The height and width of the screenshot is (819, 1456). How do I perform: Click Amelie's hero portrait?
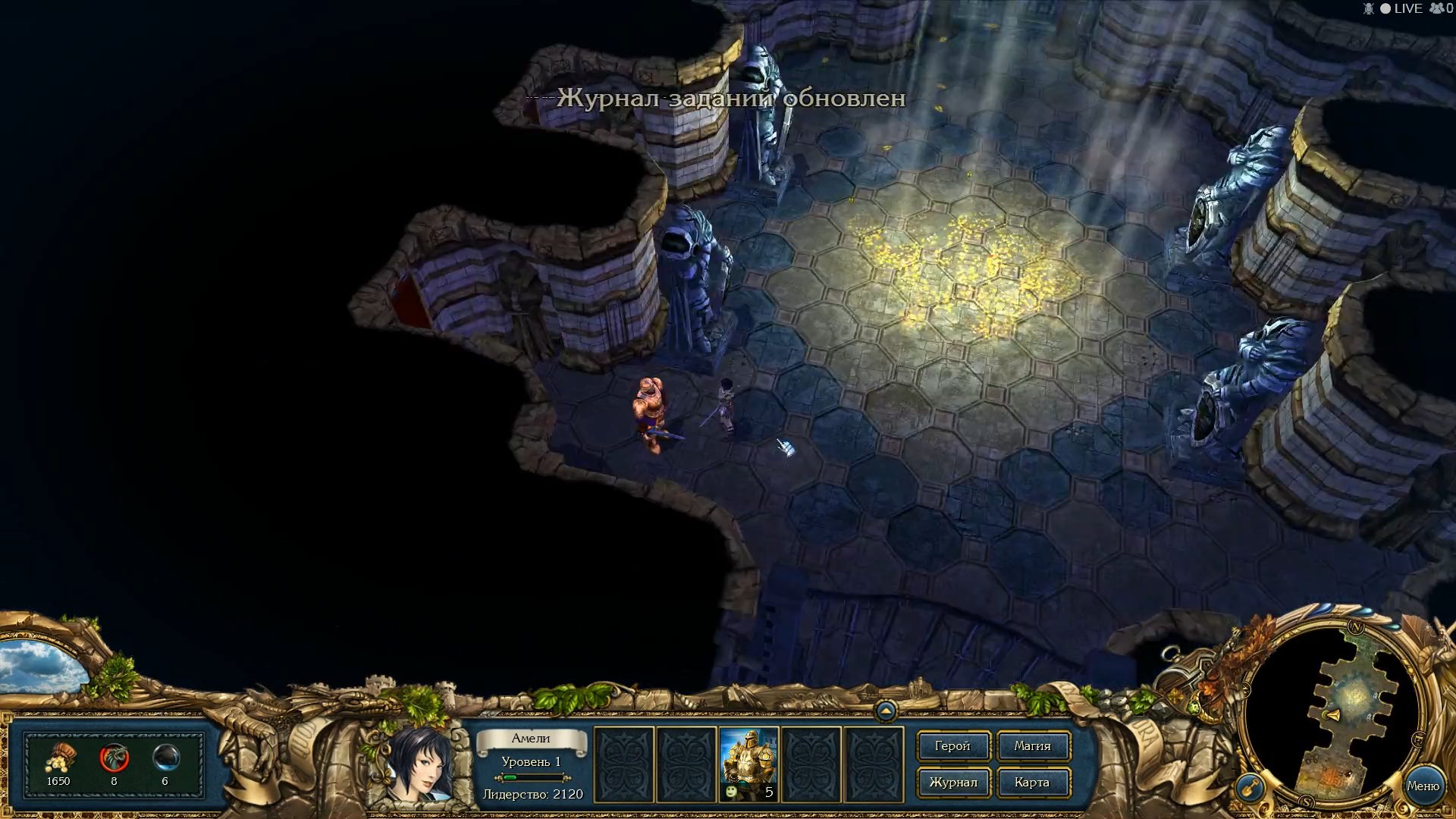point(418,763)
